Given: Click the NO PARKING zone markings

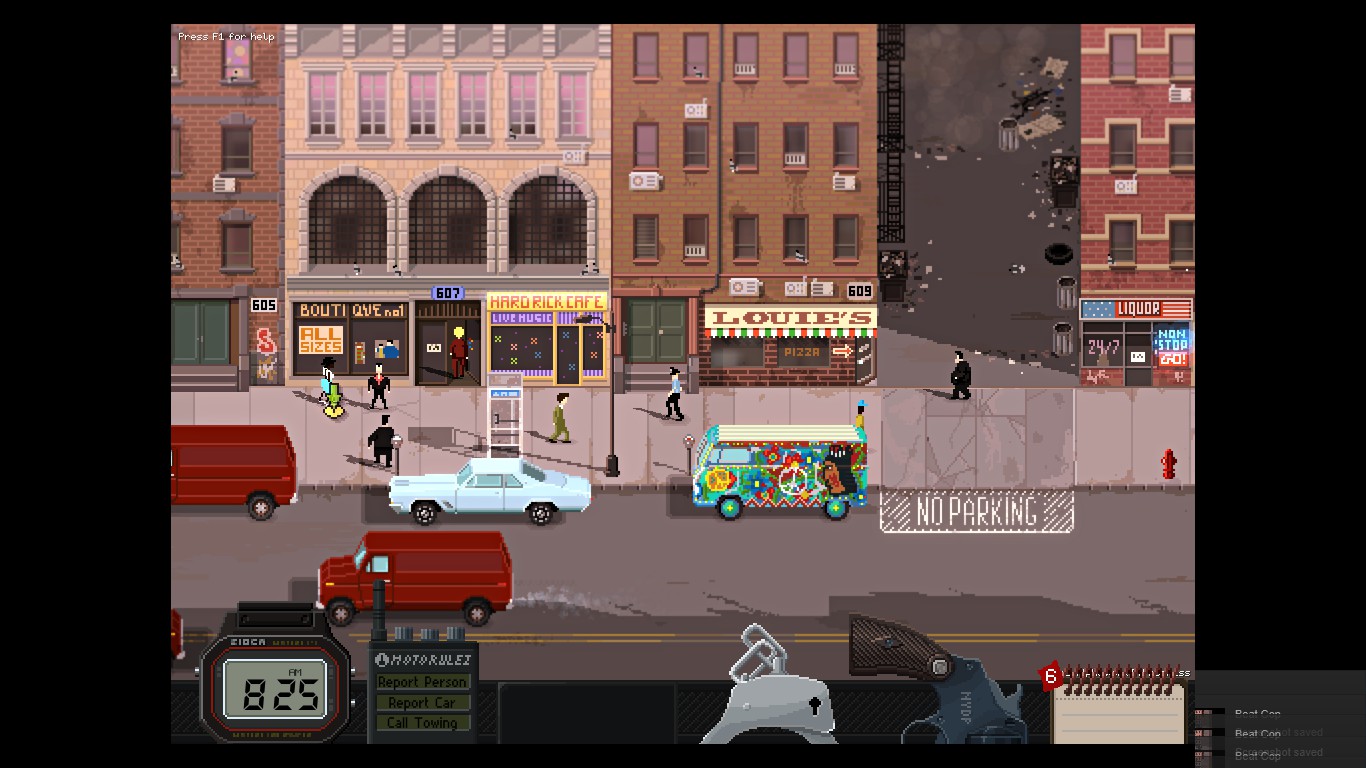Looking at the screenshot, I should tap(975, 512).
